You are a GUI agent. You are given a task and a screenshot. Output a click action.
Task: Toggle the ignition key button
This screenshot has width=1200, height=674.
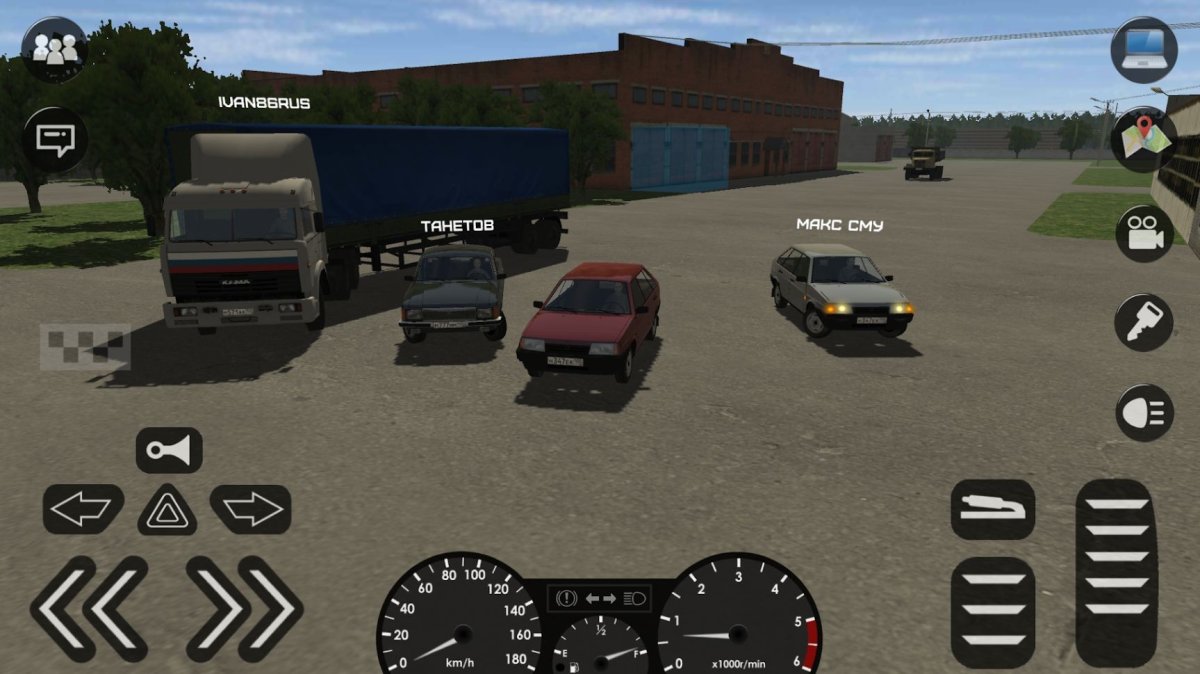(1144, 322)
